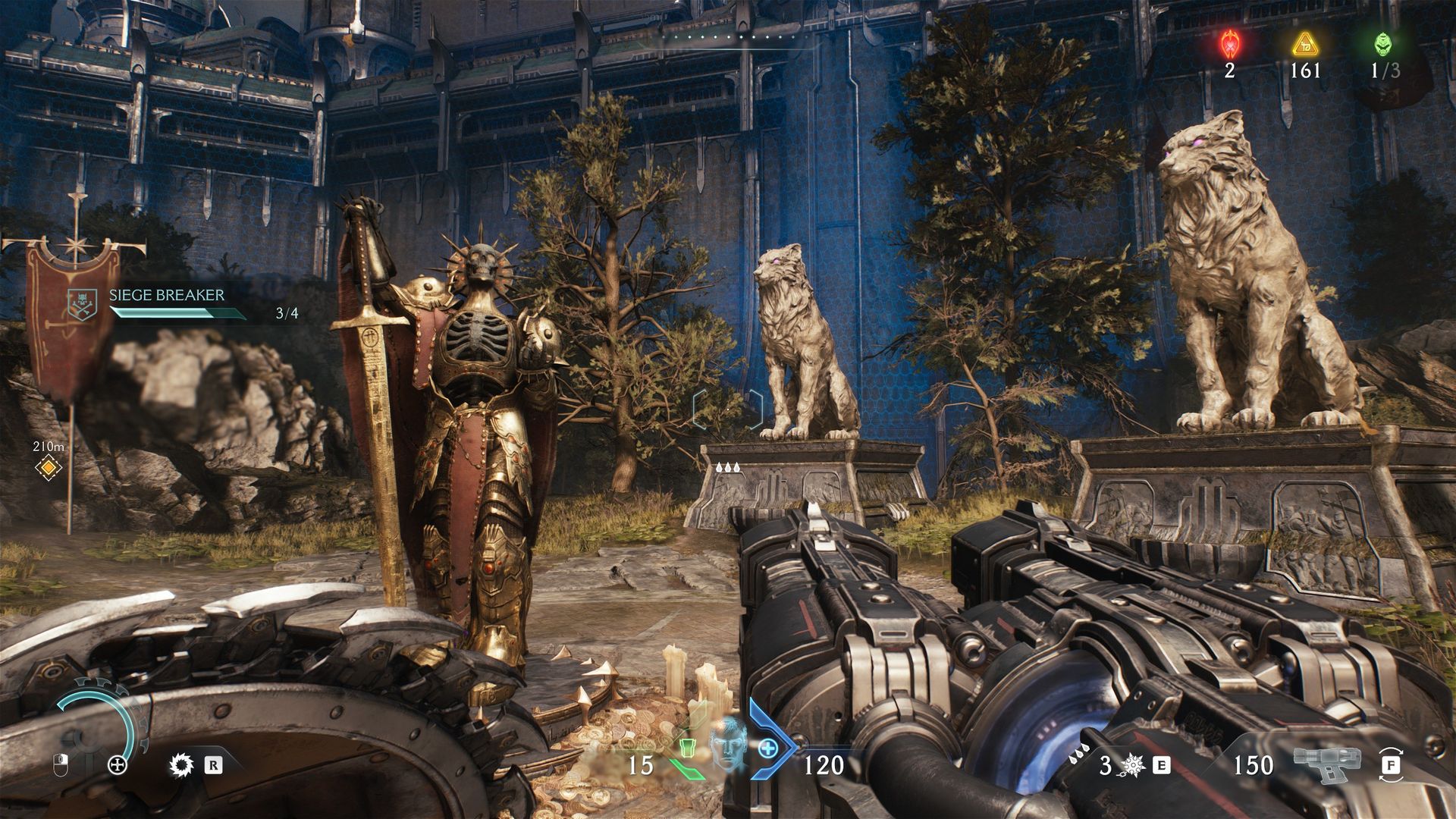Select the shield saw blade icon
Image resolution: width=1456 pixels, height=819 pixels.
(x=182, y=765)
